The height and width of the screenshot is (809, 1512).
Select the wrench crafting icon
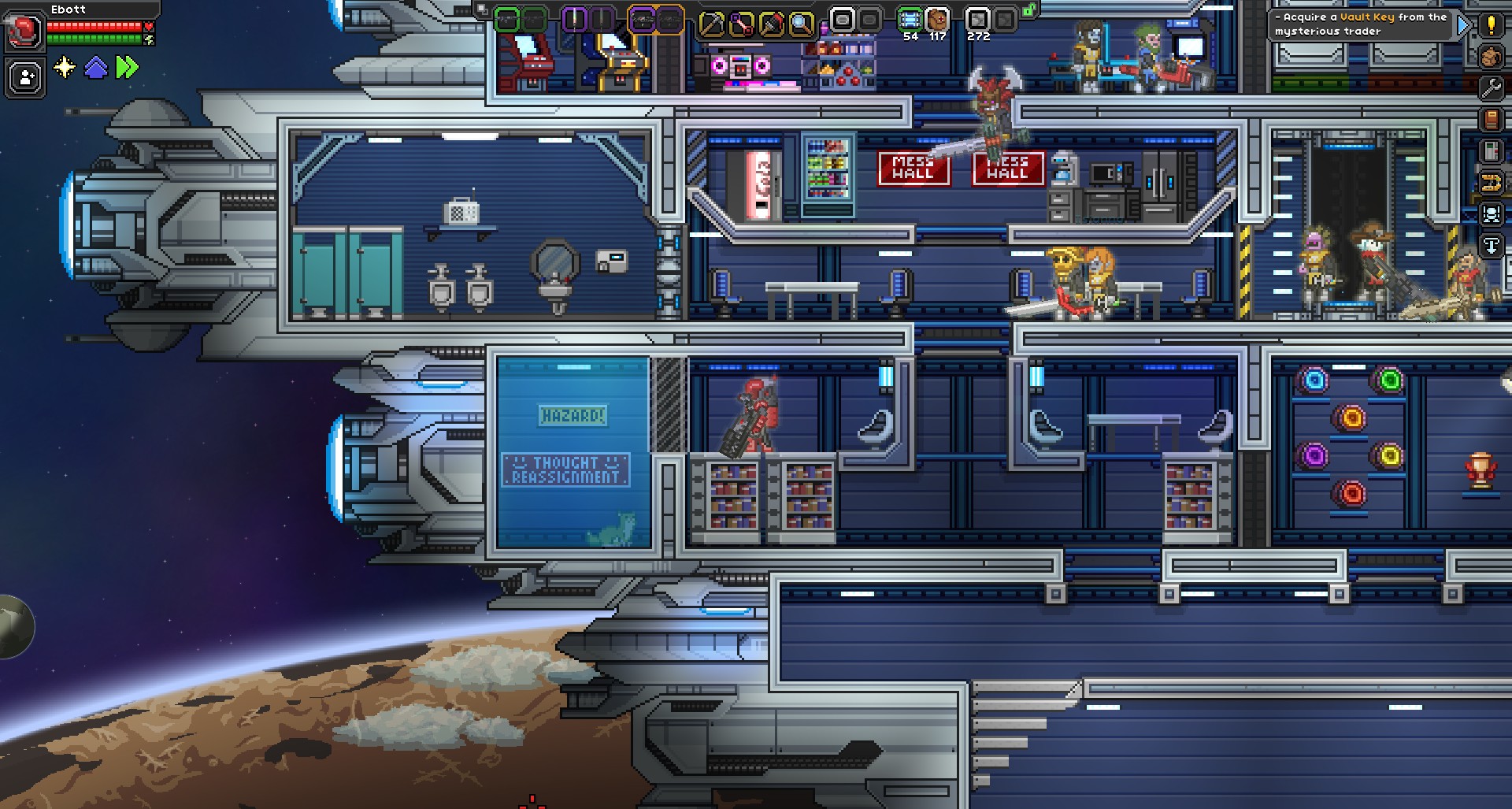(1491, 87)
